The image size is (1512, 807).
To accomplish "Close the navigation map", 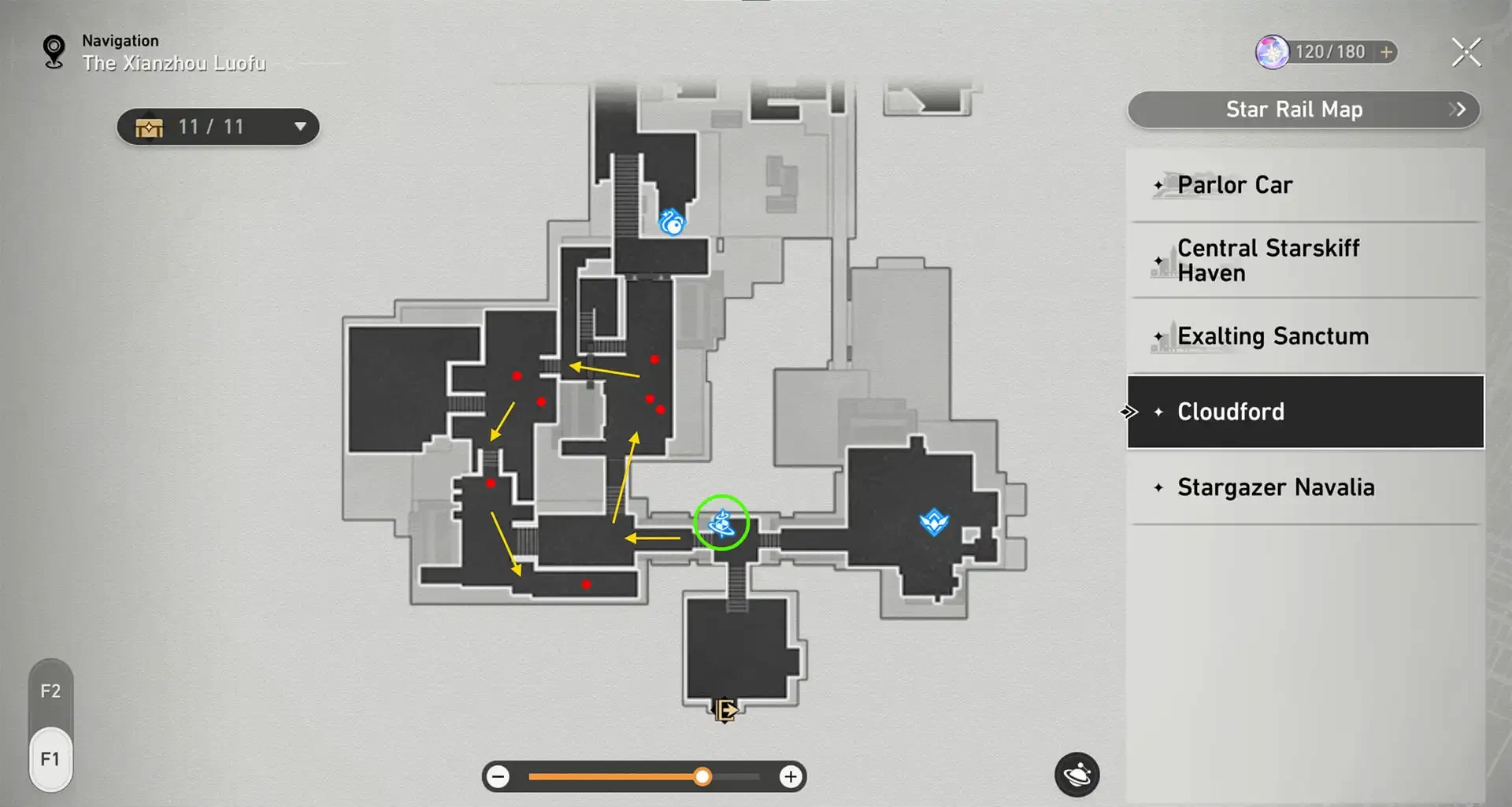I will pyautogui.click(x=1466, y=53).
